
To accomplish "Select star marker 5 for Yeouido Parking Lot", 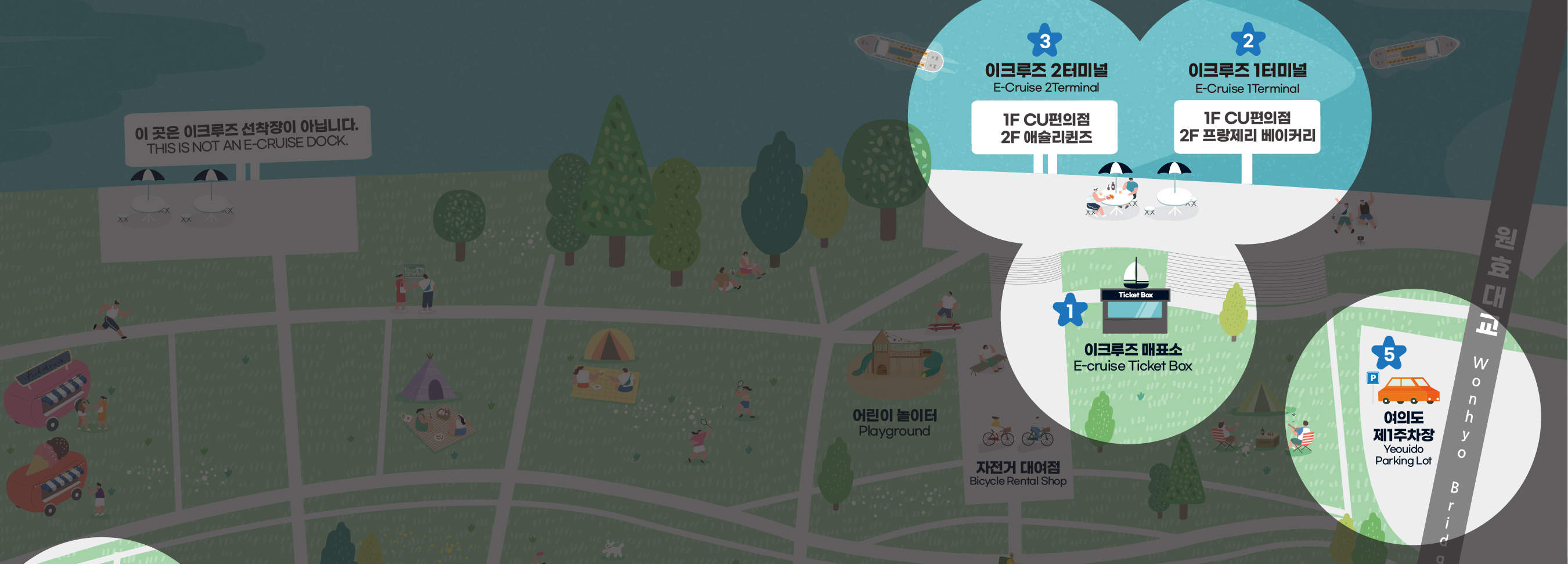I will coord(1389,354).
